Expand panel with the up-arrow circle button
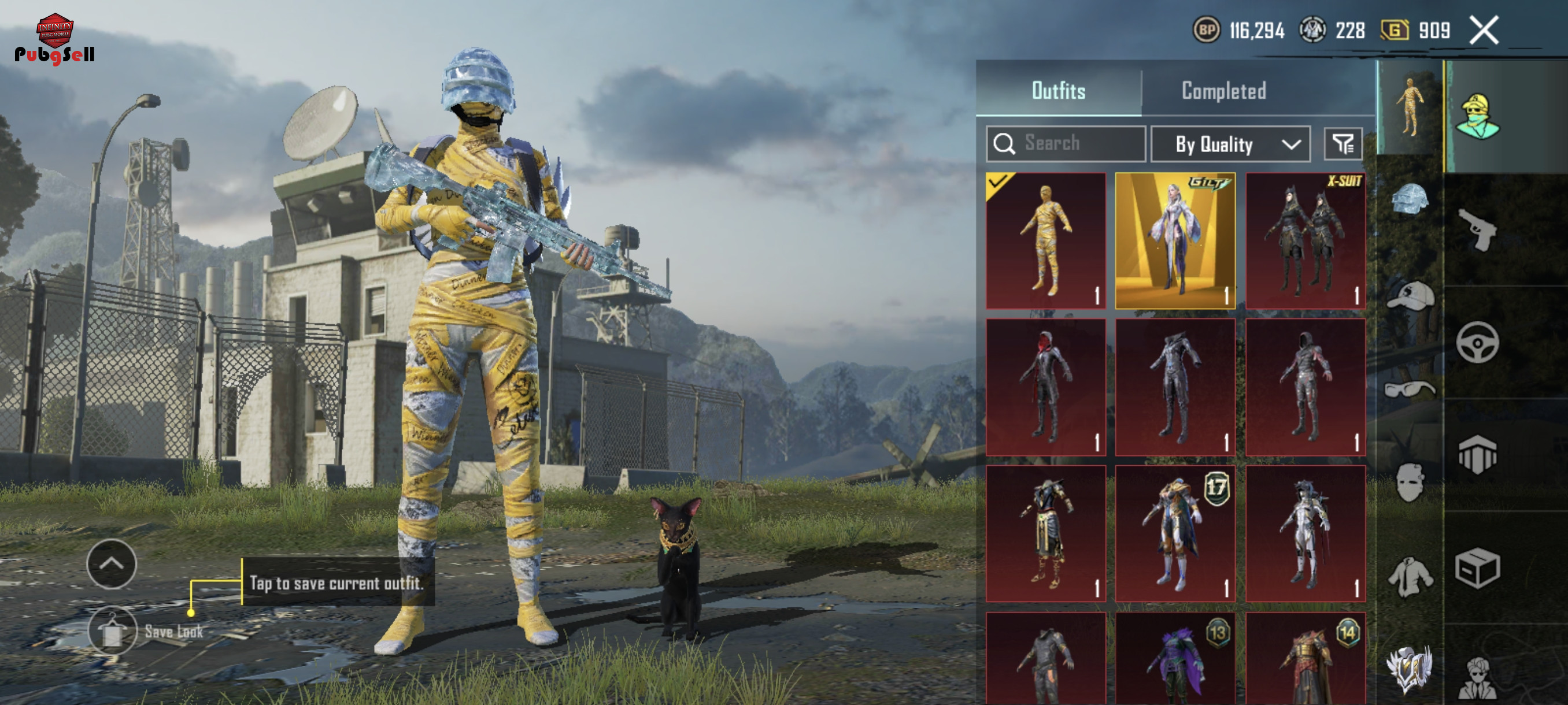The height and width of the screenshot is (705, 1568). [112, 564]
